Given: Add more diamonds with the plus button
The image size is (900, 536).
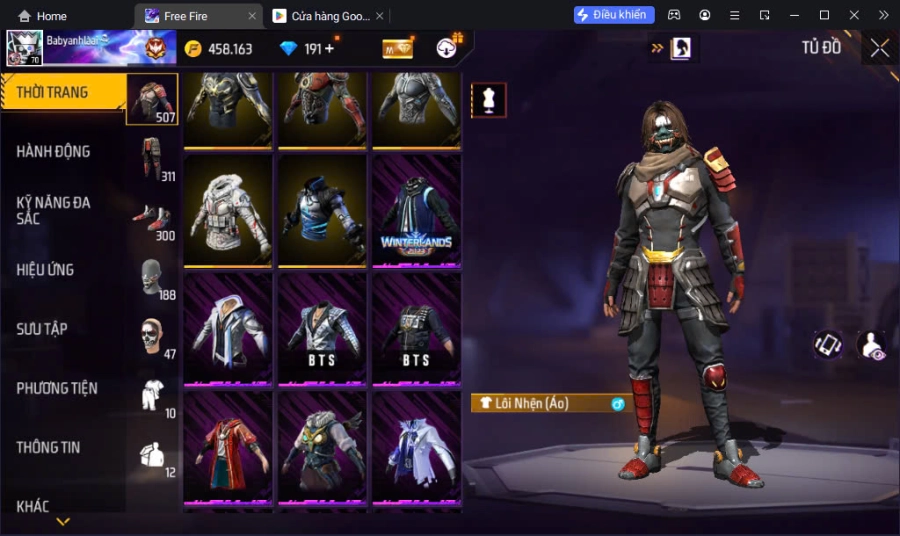Looking at the screenshot, I should [330, 48].
